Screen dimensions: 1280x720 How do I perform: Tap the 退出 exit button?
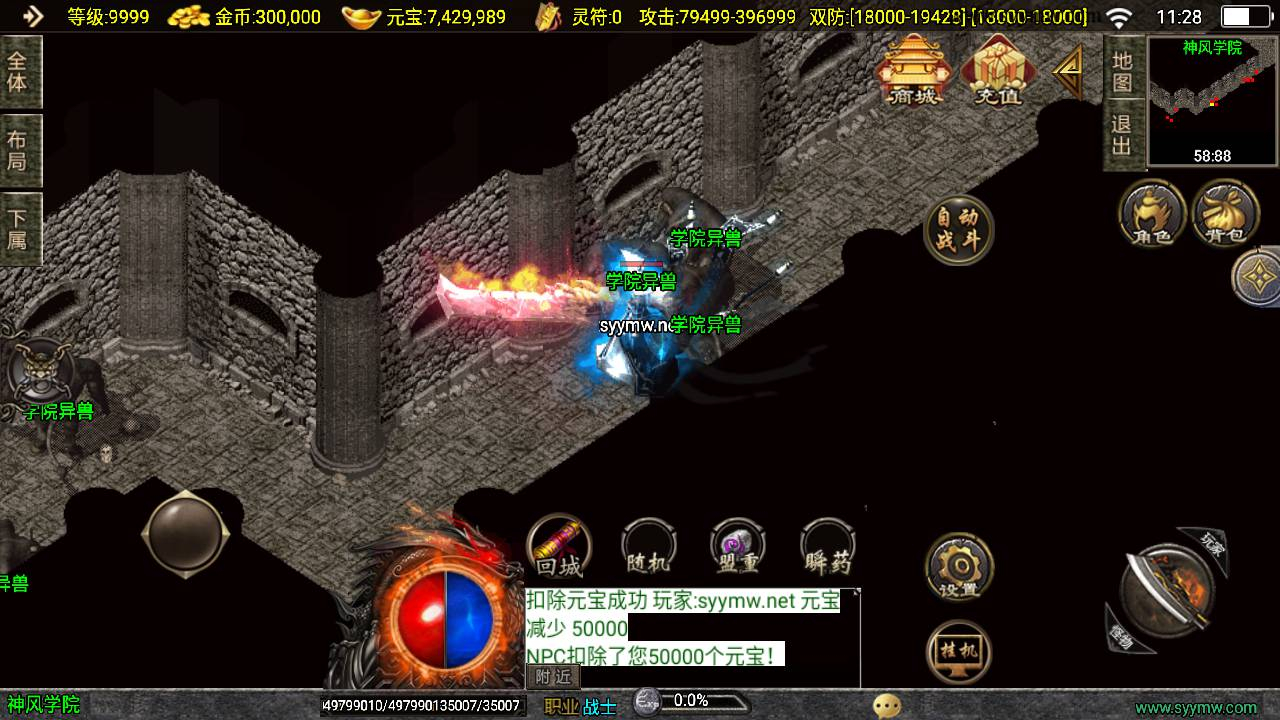[x=1123, y=135]
